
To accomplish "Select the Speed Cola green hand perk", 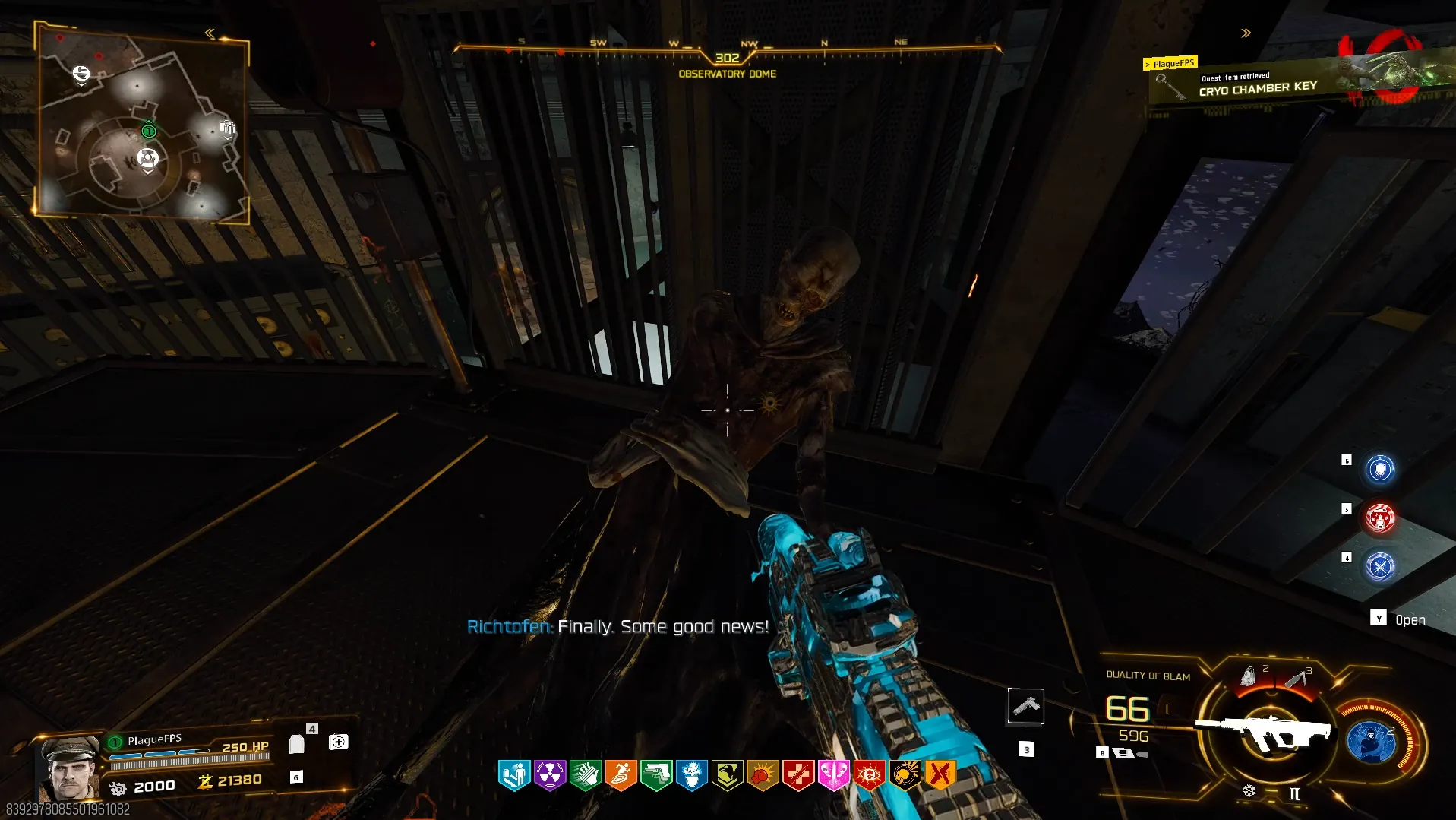I will 586,775.
